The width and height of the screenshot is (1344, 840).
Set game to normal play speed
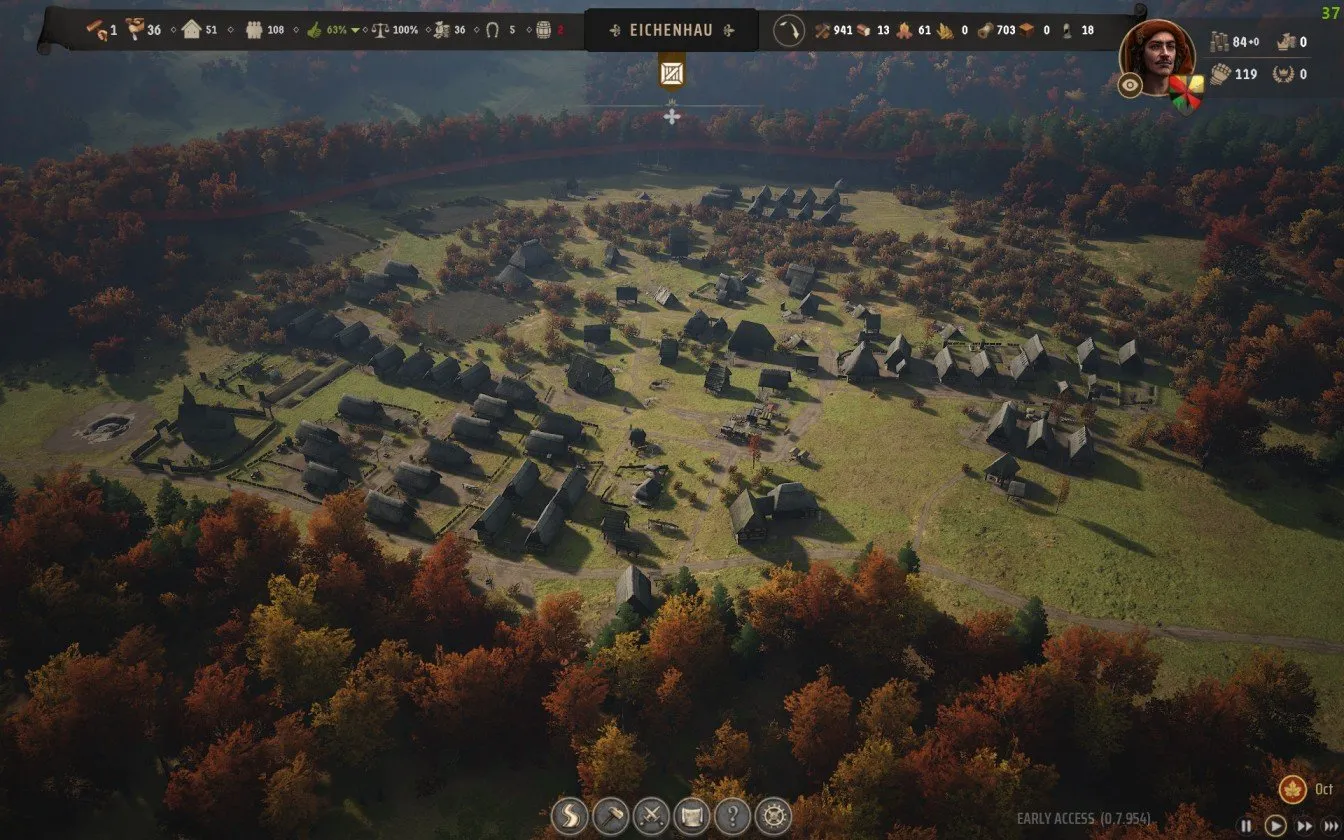[x=1275, y=826]
